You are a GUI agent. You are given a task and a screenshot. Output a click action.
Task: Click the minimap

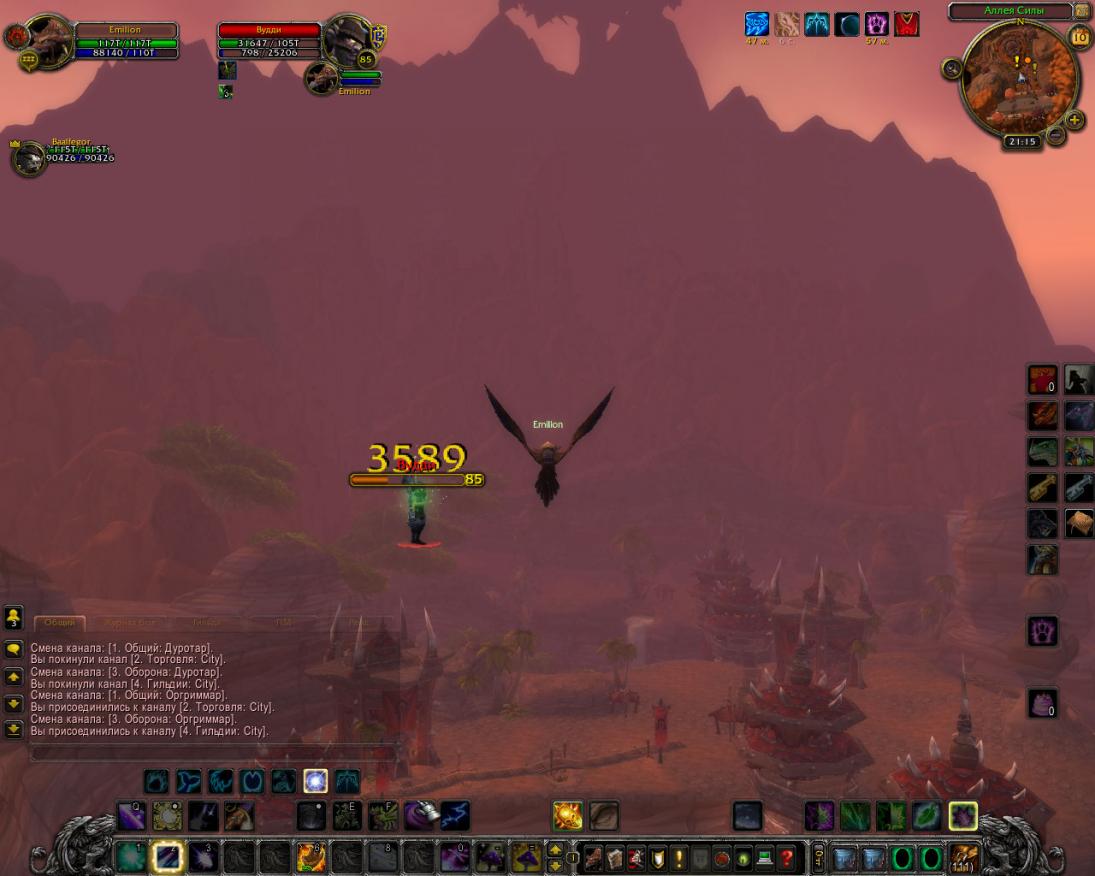1019,78
